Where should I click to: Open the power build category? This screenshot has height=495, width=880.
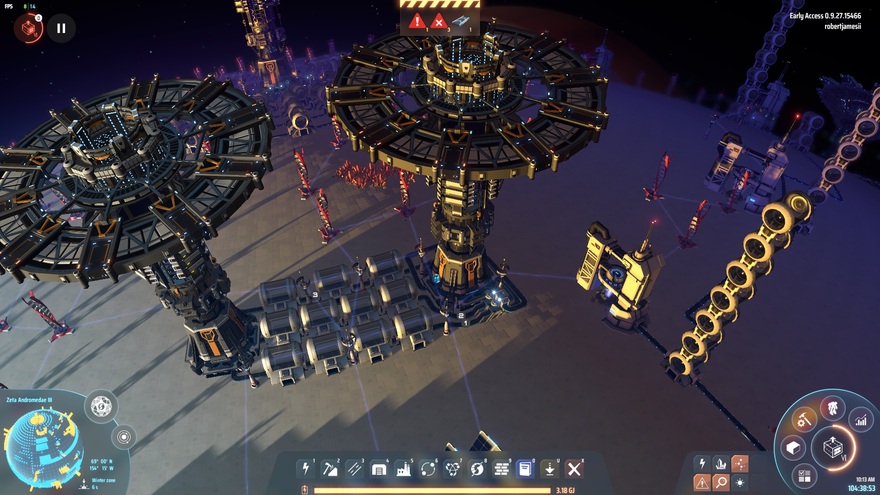click(x=306, y=468)
